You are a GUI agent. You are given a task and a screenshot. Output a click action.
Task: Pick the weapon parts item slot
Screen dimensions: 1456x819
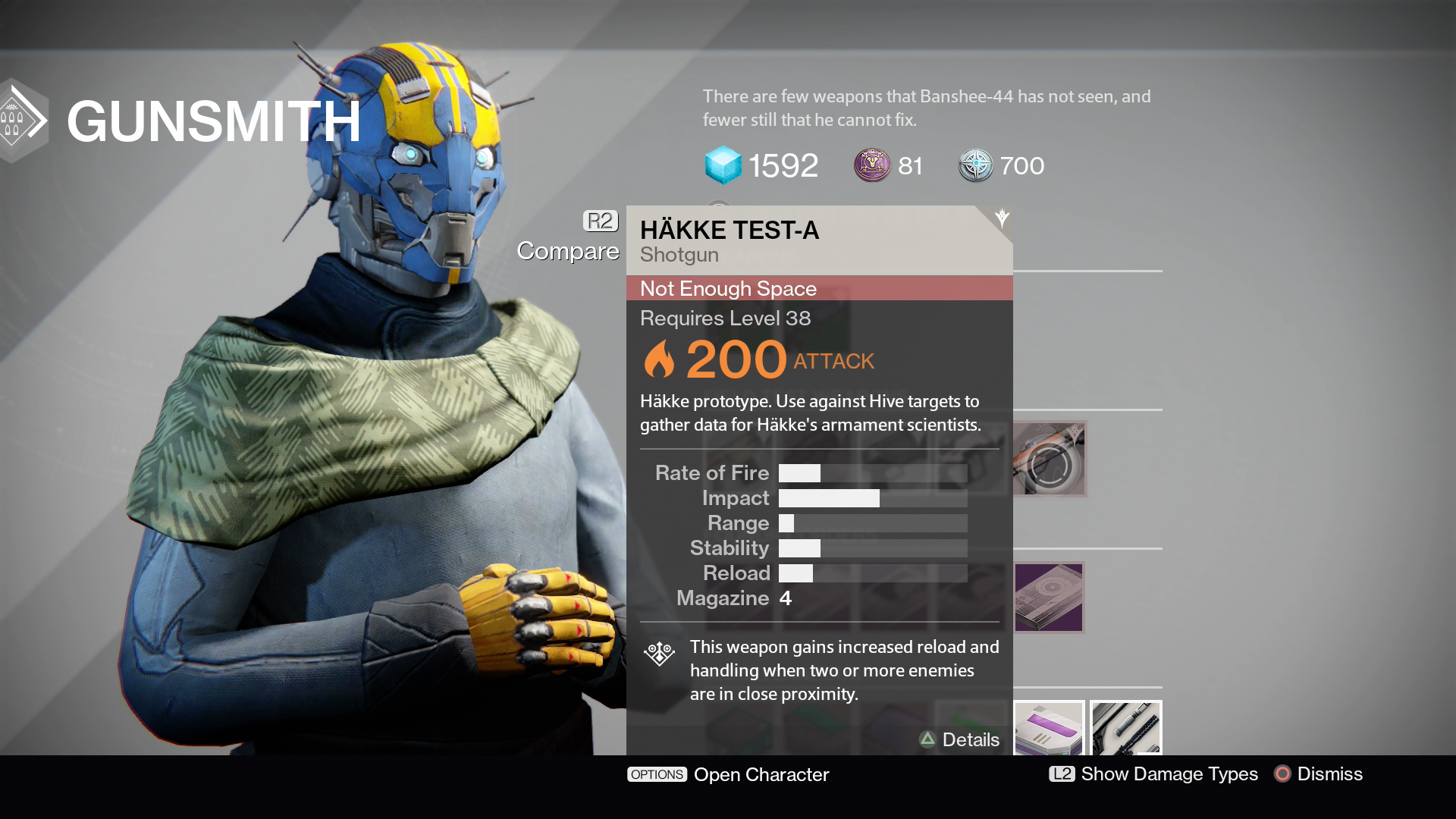point(1126,728)
